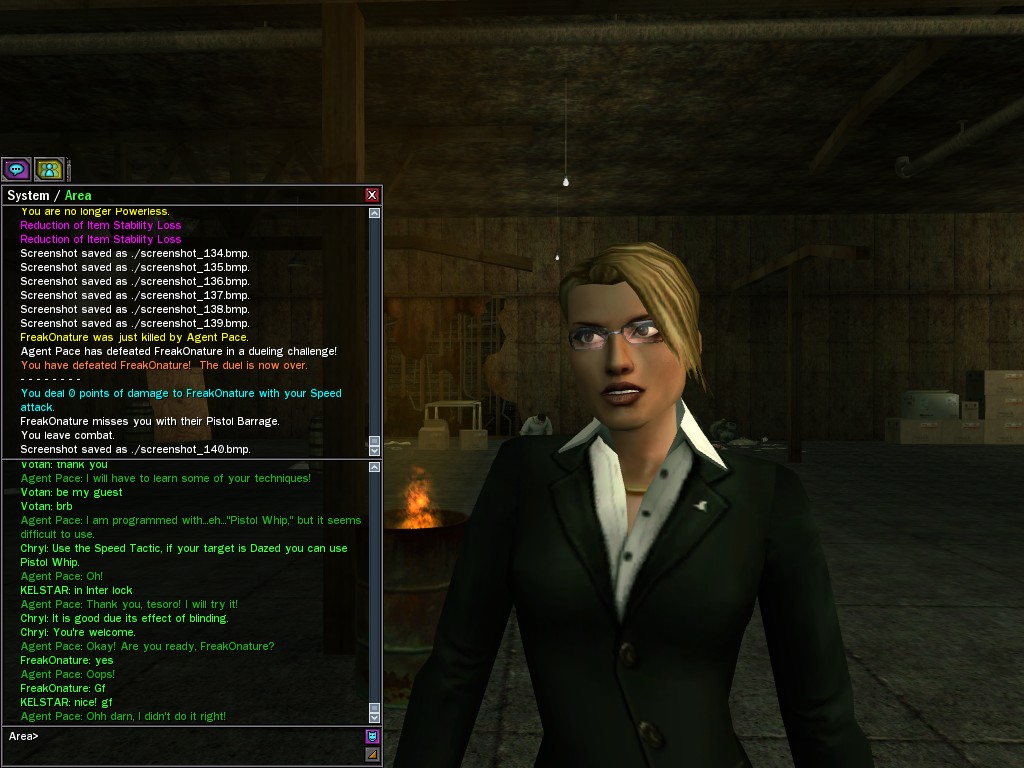This screenshot has width=1024, height=768.
Task: Open the mask emote icon beside chat input
Action: click(x=373, y=736)
